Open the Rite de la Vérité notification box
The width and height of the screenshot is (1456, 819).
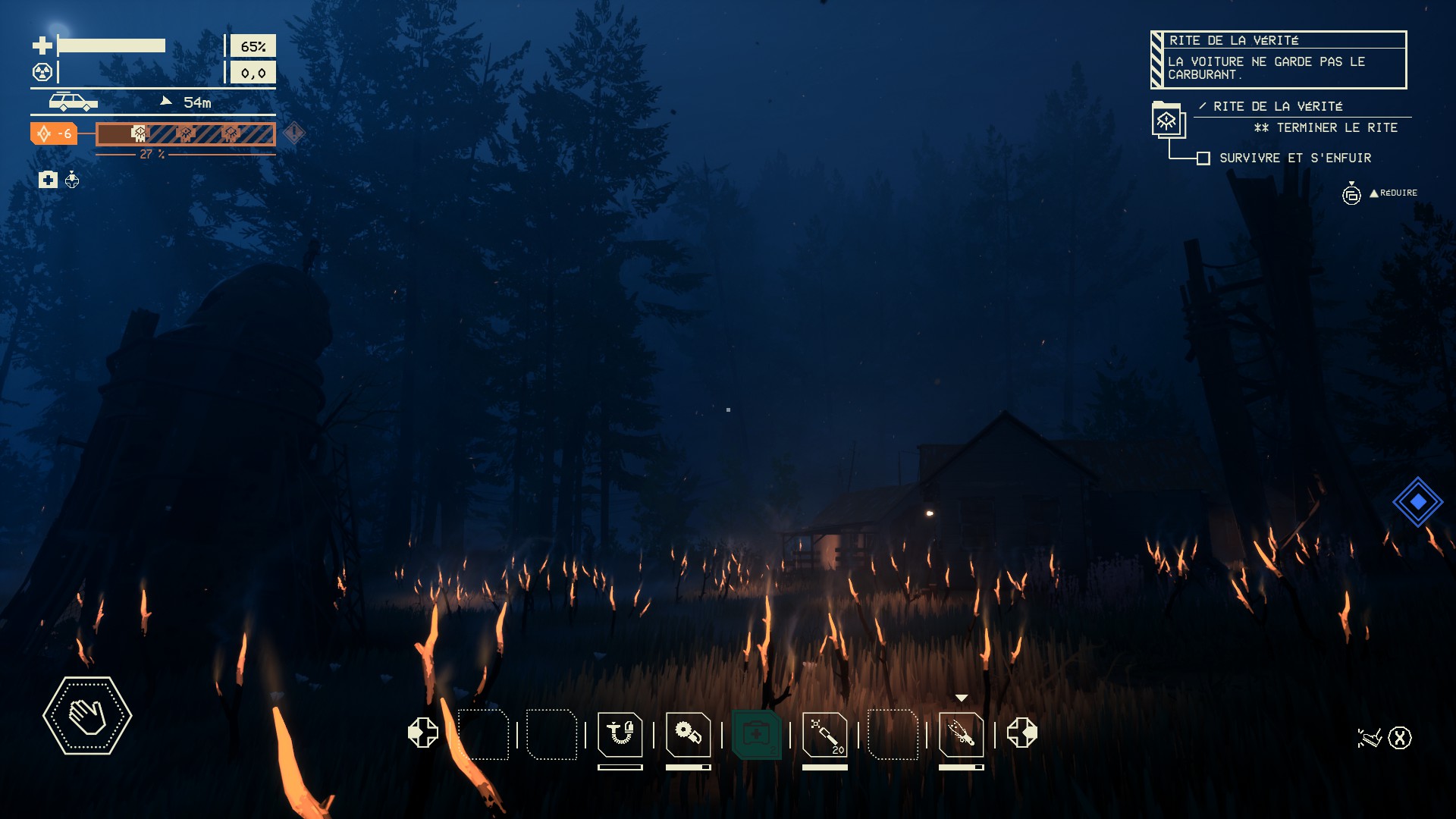click(1279, 60)
